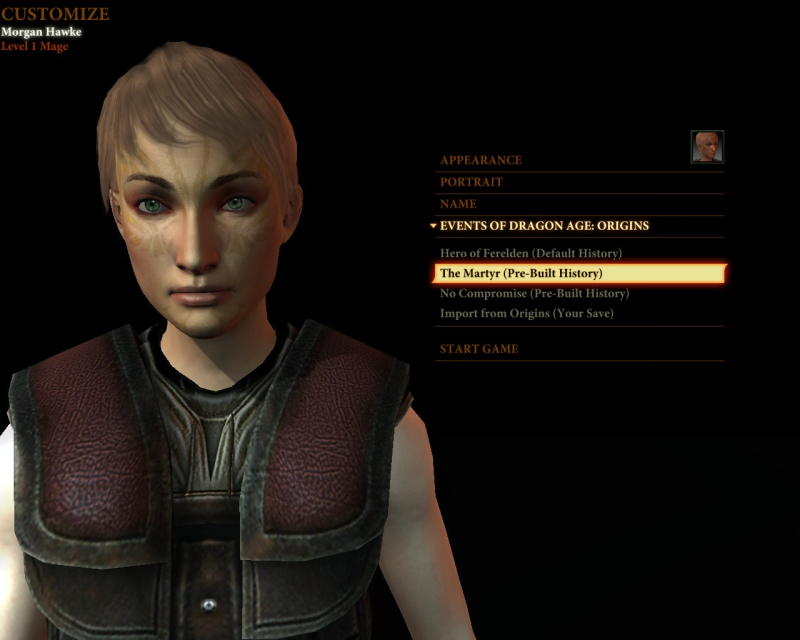Image resolution: width=800 pixels, height=640 pixels.
Task: Select the Name menu entry
Action: [458, 204]
